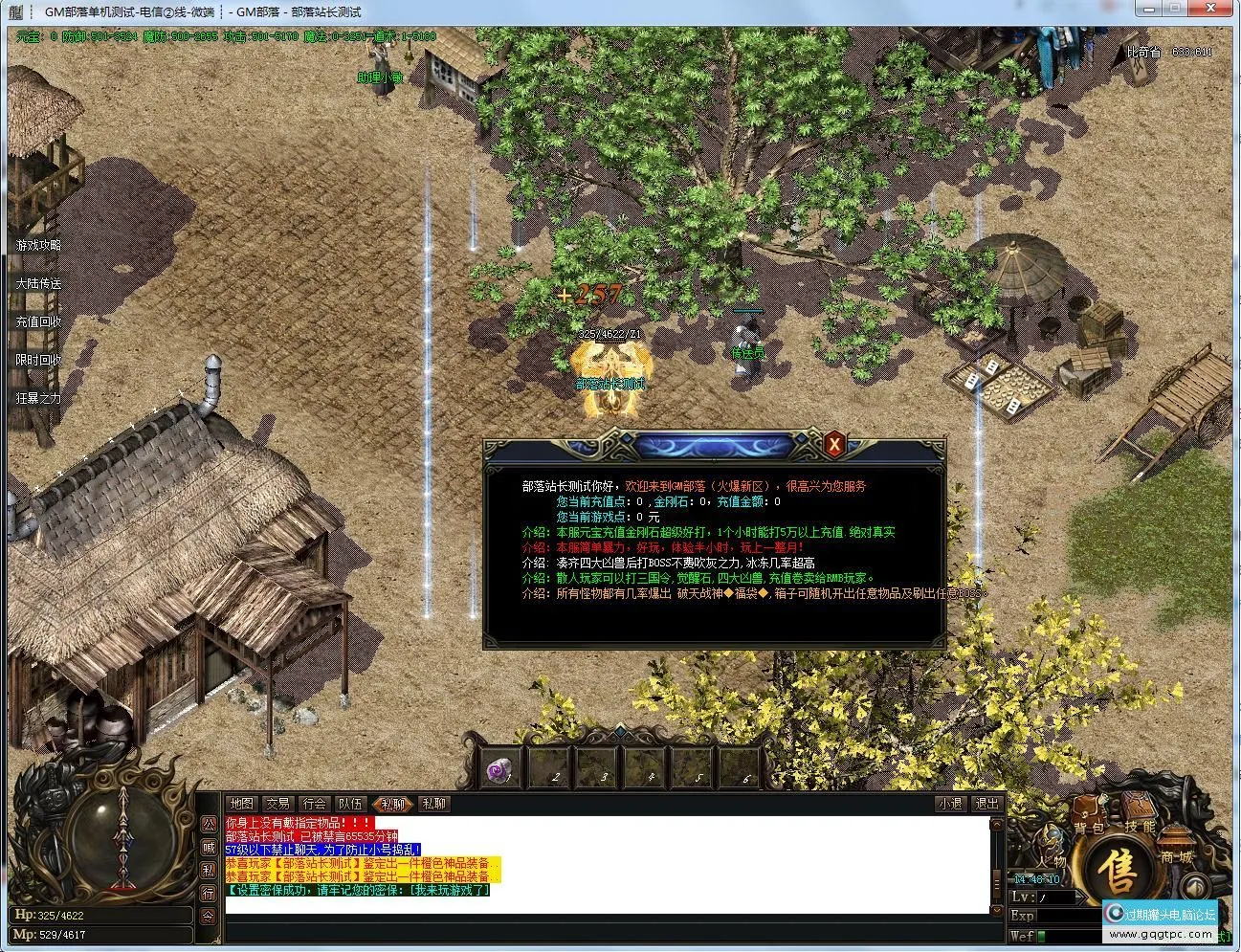Open the 地图 map button

(242, 804)
